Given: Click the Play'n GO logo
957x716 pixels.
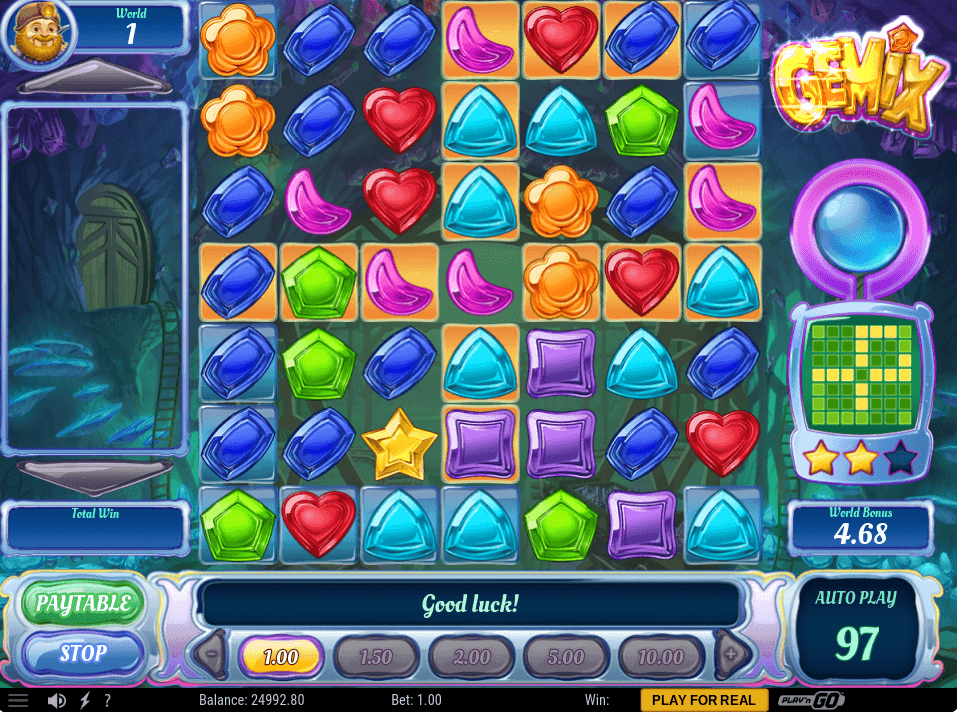Looking at the screenshot, I should (808, 700).
